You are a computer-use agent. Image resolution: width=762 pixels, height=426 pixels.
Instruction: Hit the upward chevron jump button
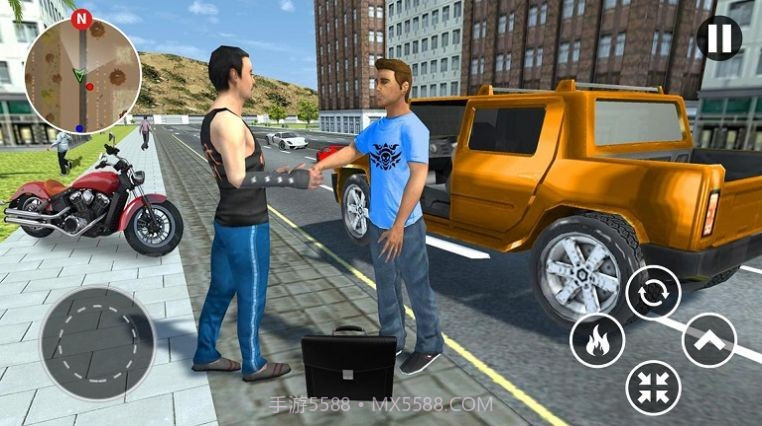[709, 340]
